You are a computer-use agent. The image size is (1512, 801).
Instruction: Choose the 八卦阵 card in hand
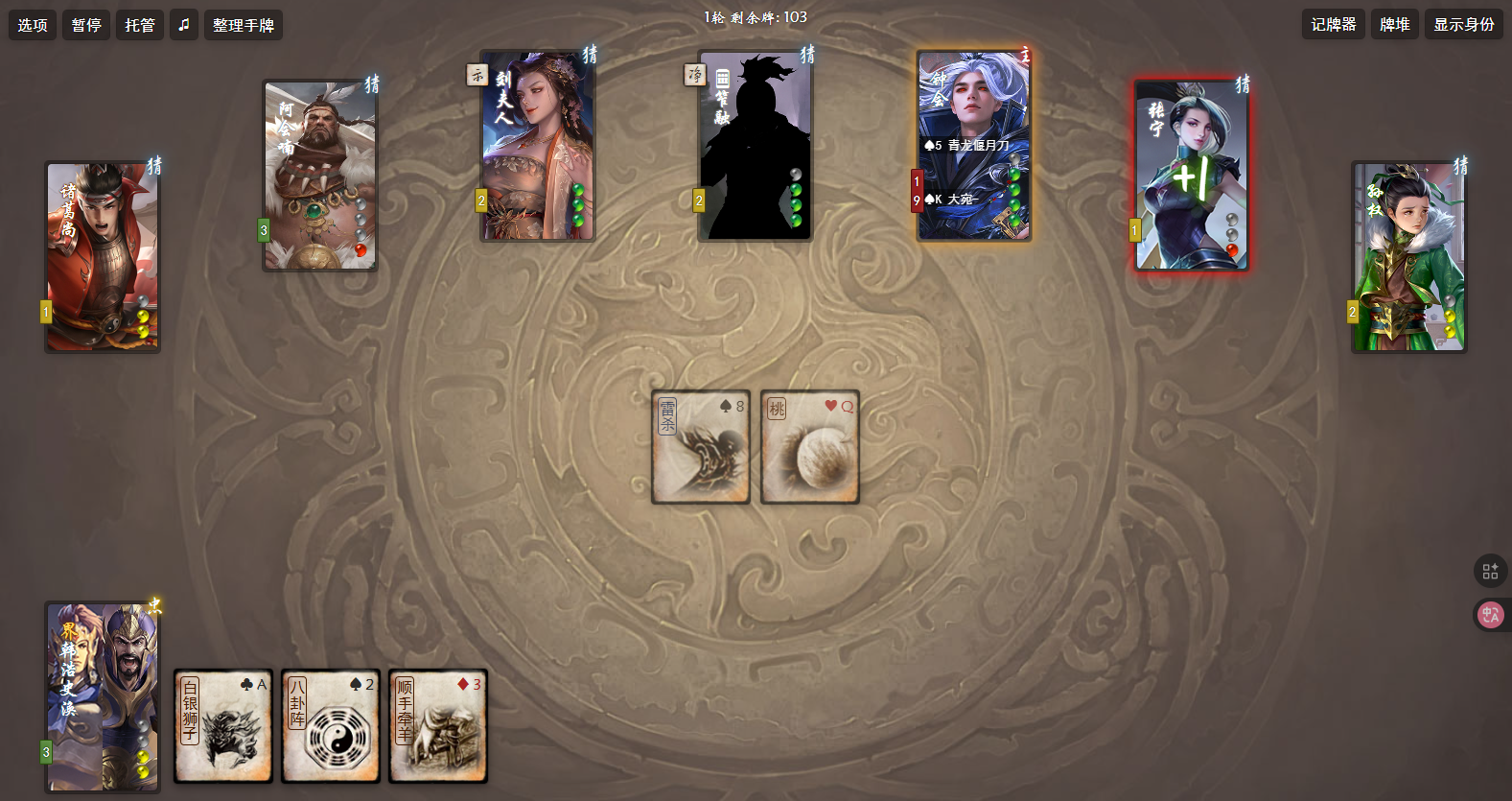tap(331, 726)
